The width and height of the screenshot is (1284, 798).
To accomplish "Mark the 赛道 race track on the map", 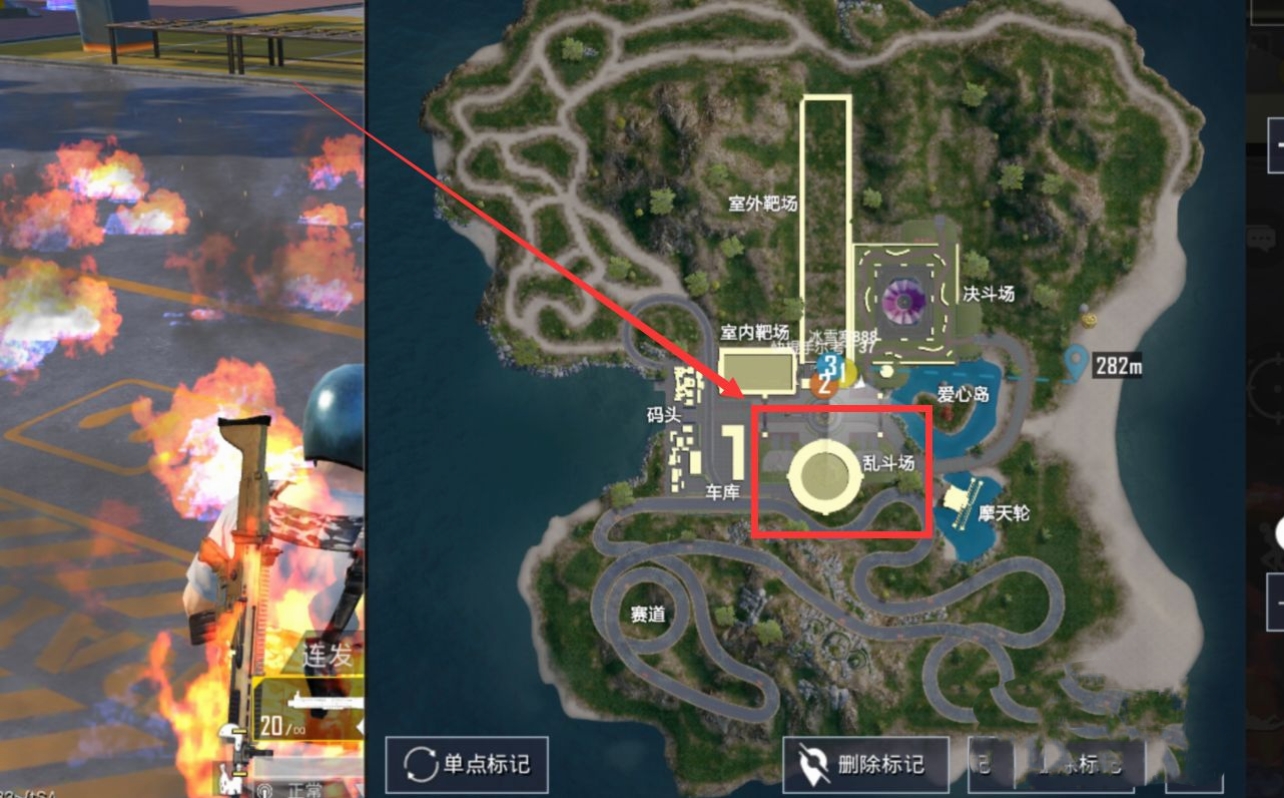I will pyautogui.click(x=648, y=613).
